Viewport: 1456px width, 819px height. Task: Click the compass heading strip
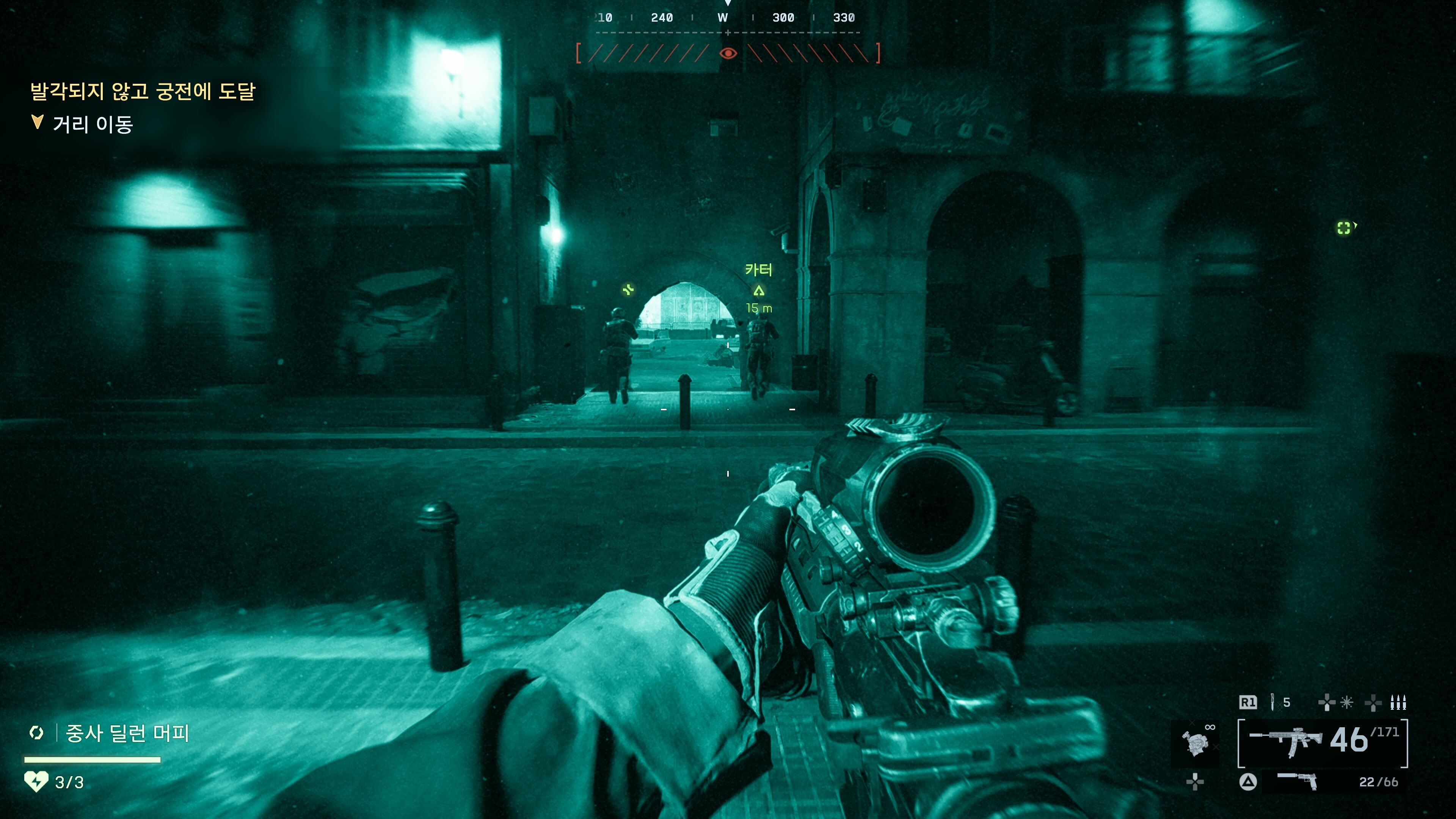tap(728, 18)
